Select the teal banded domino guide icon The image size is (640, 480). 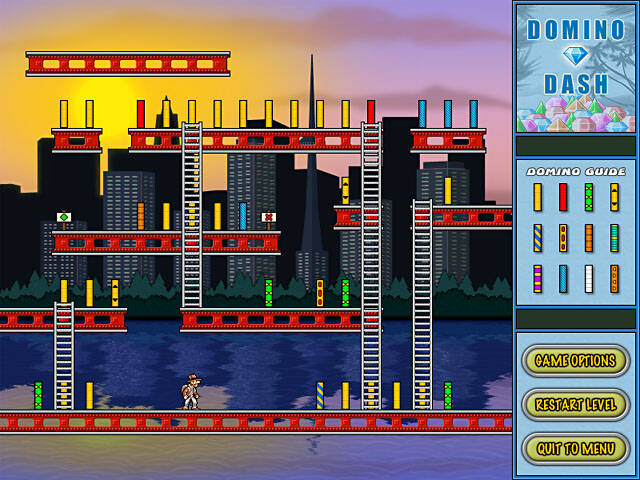pos(614,238)
